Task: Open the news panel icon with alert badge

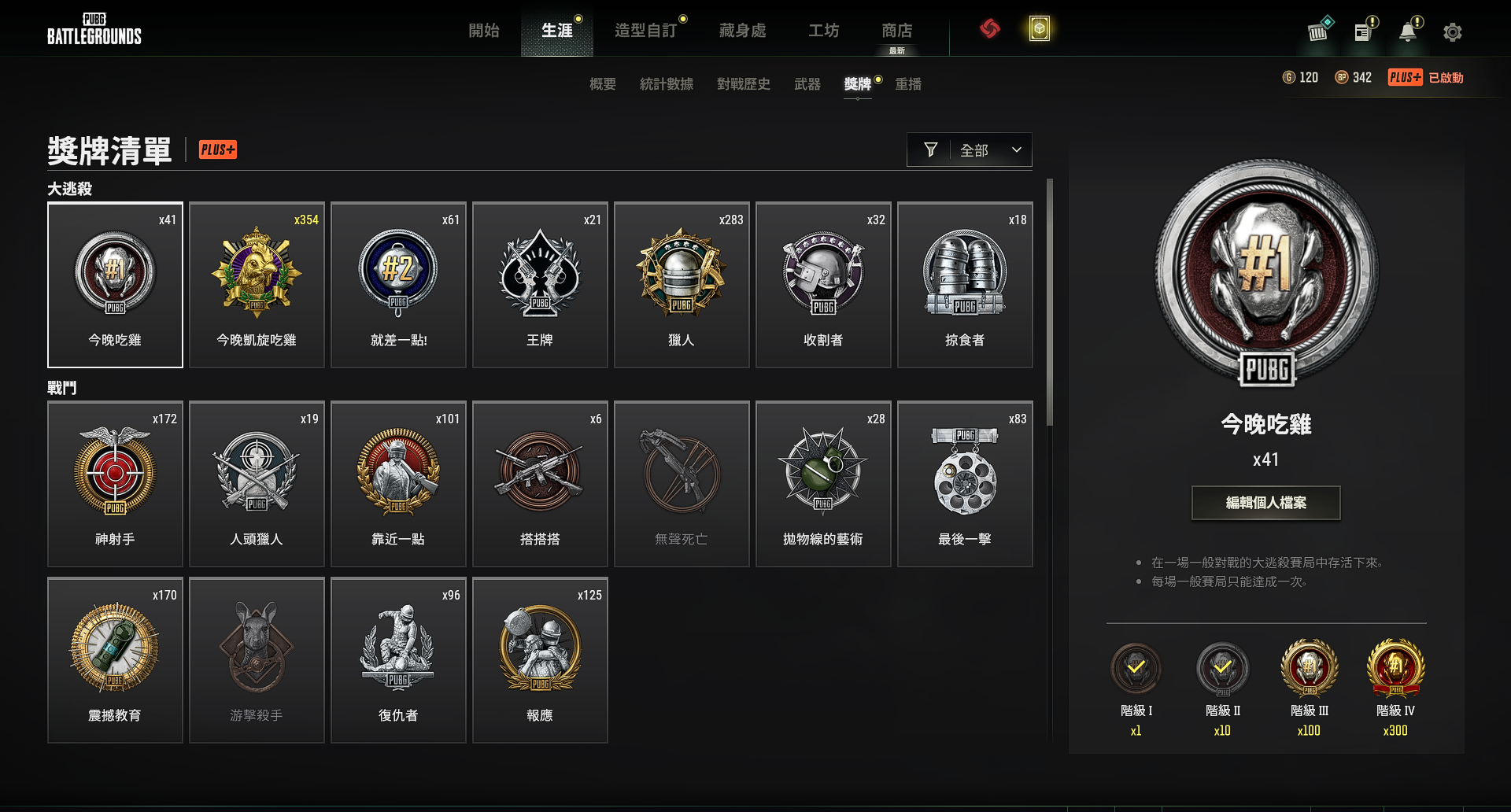Action: 1364,31
